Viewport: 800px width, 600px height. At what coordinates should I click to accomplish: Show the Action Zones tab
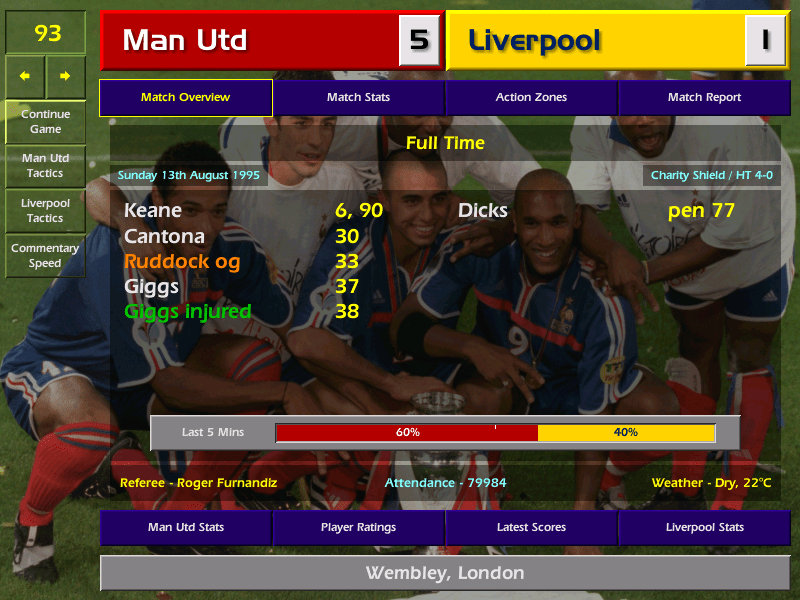pos(531,97)
